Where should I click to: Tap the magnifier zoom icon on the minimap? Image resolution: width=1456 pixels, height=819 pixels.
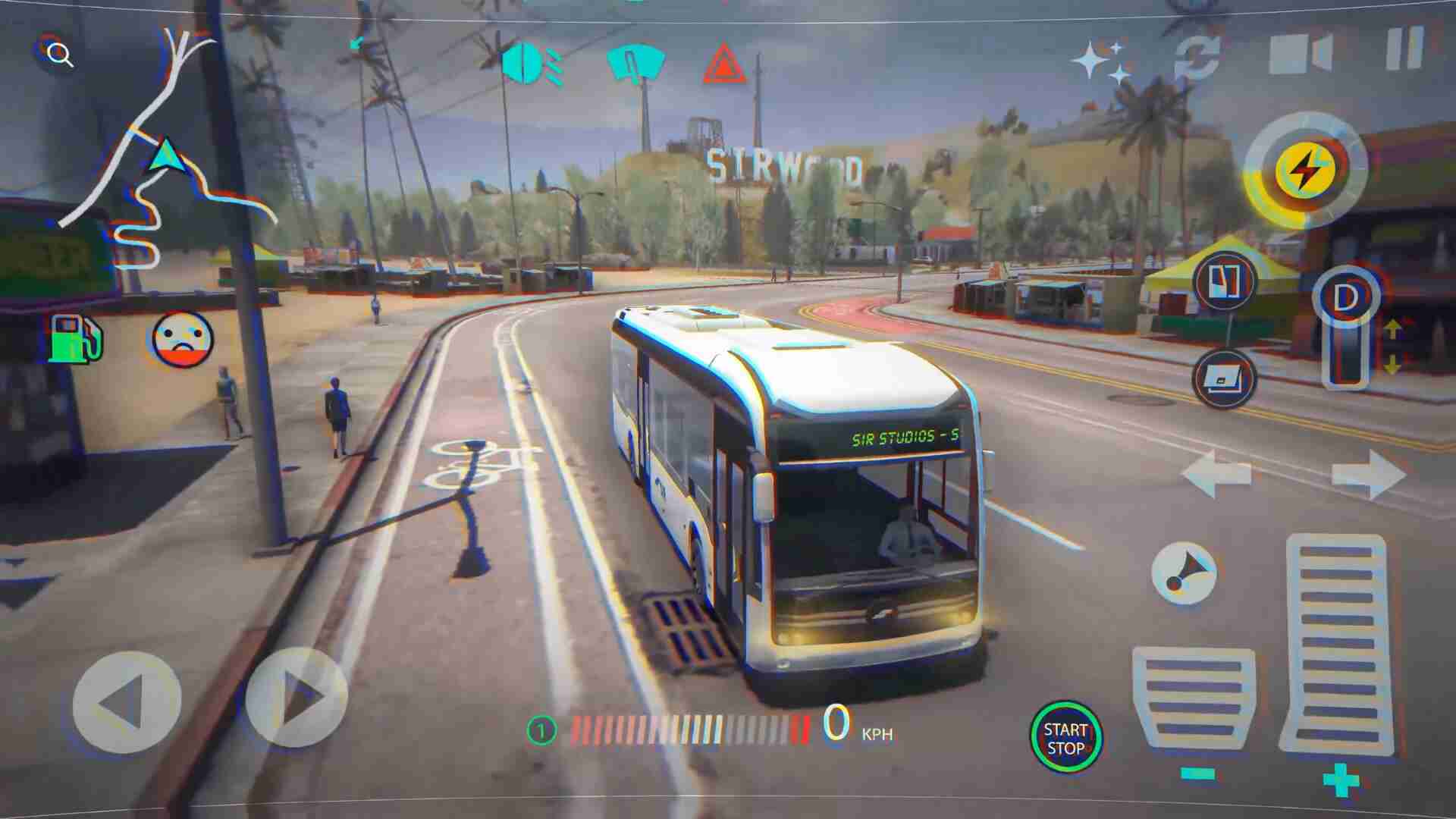59,55
